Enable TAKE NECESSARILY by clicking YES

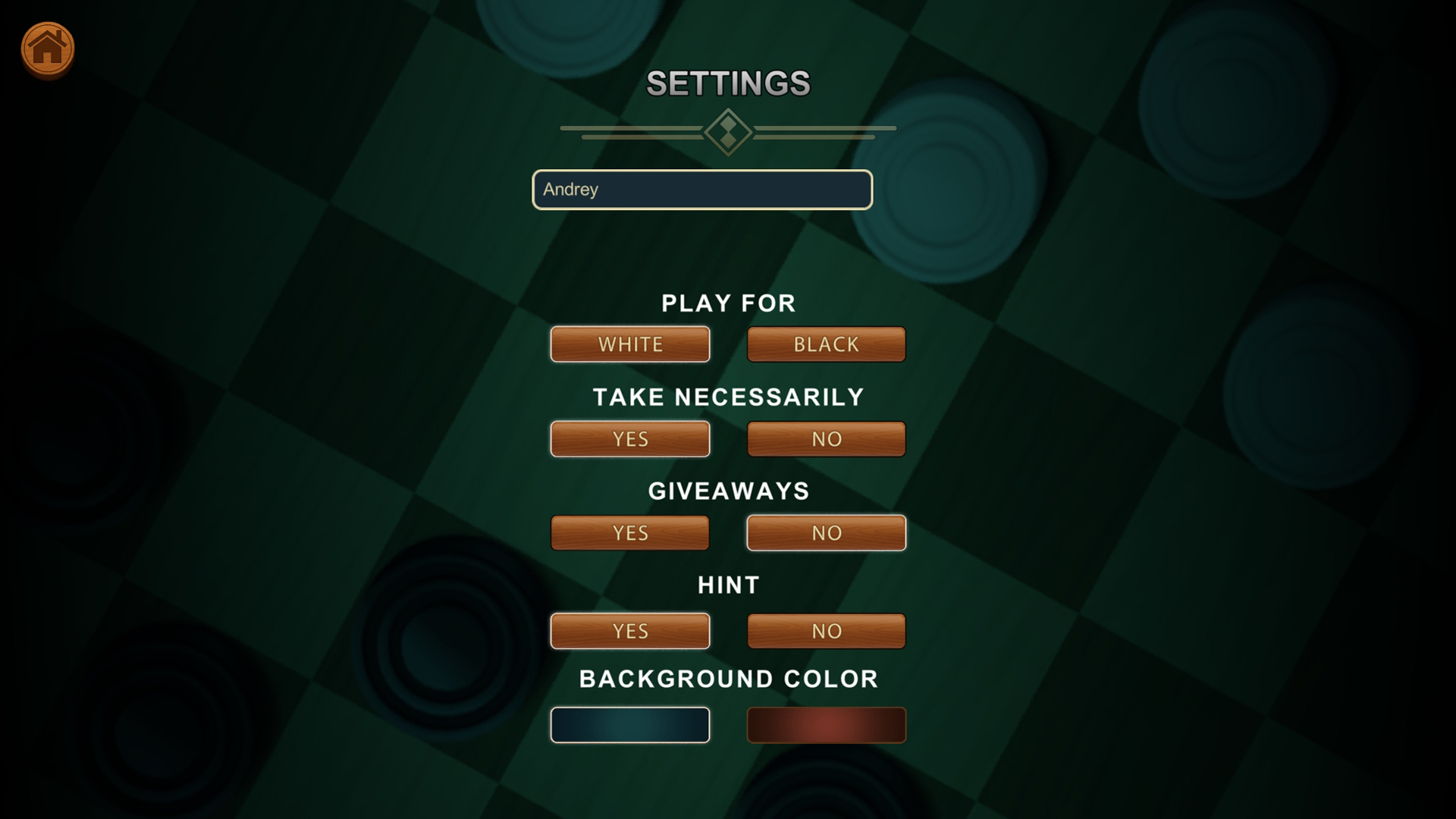point(629,438)
